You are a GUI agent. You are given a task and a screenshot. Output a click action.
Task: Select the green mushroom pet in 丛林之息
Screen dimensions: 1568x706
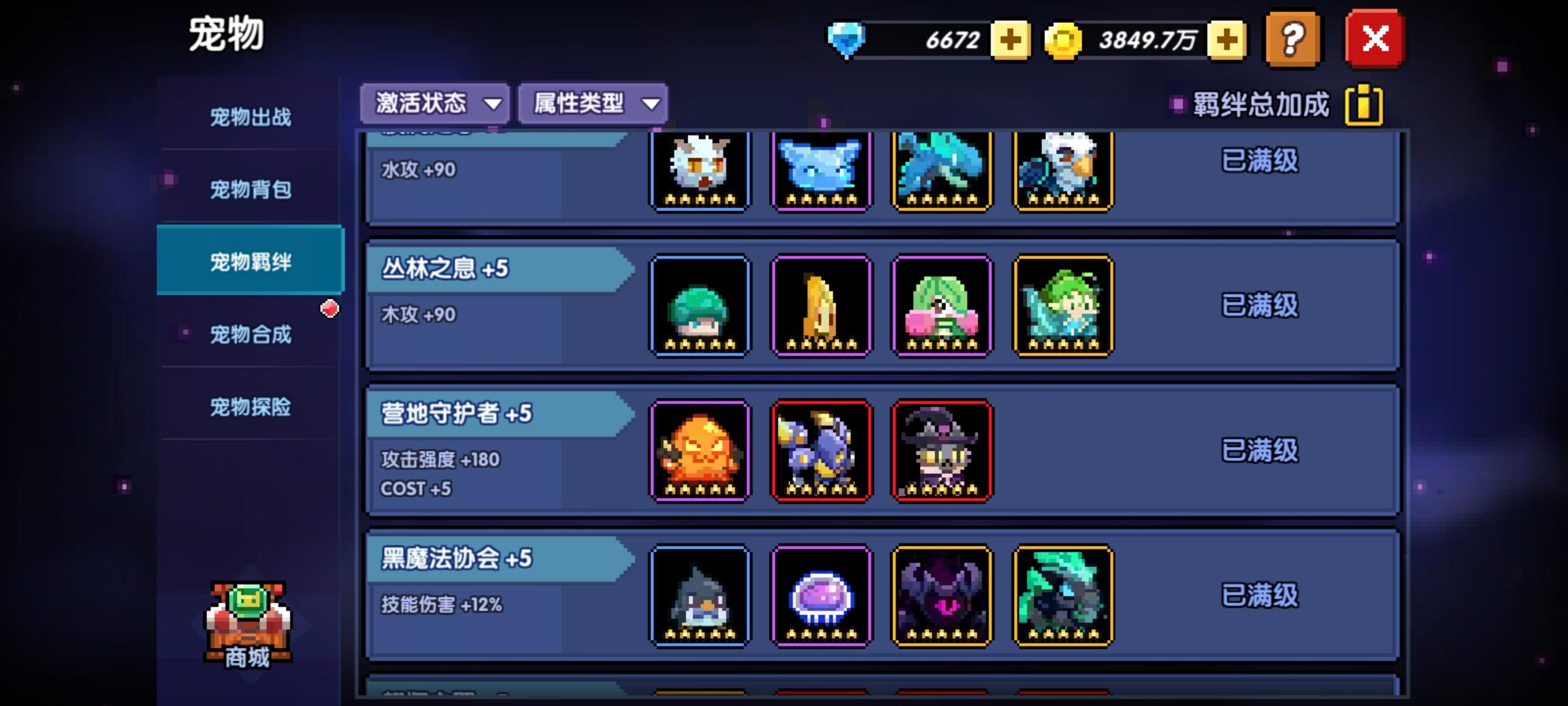[698, 306]
